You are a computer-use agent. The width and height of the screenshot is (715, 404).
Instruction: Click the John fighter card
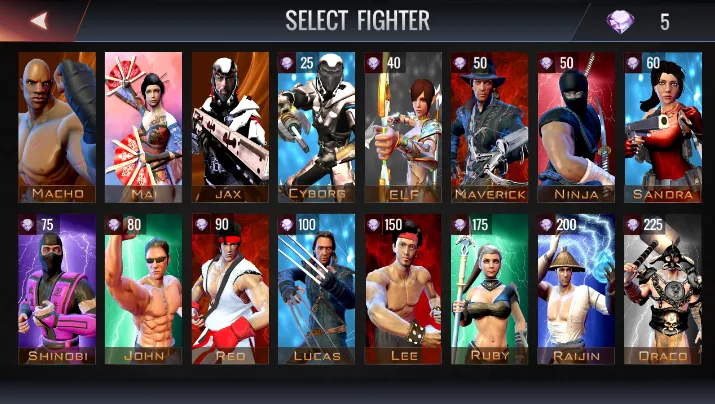144,289
